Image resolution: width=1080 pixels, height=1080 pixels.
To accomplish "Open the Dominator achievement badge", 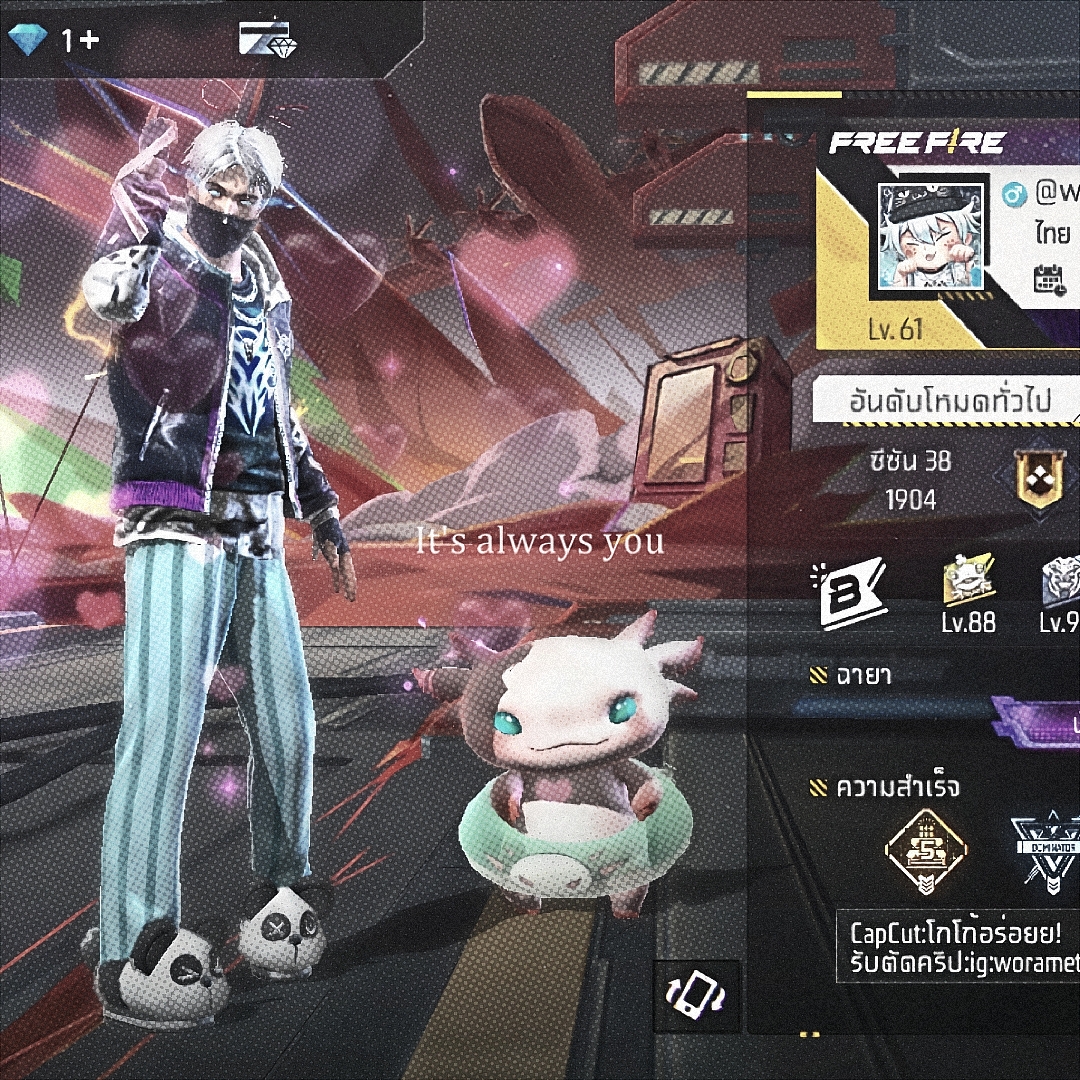I will pos(1045,851).
